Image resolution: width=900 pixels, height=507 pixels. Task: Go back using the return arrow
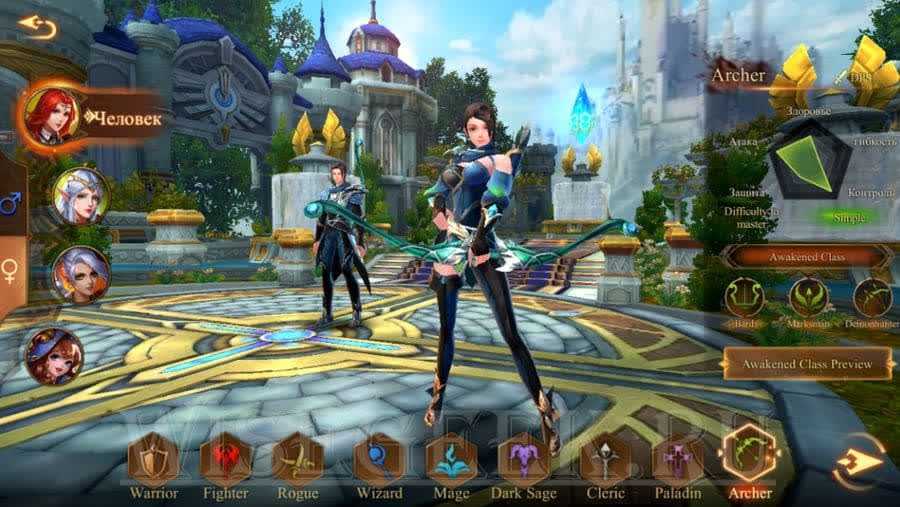pyautogui.click(x=37, y=27)
